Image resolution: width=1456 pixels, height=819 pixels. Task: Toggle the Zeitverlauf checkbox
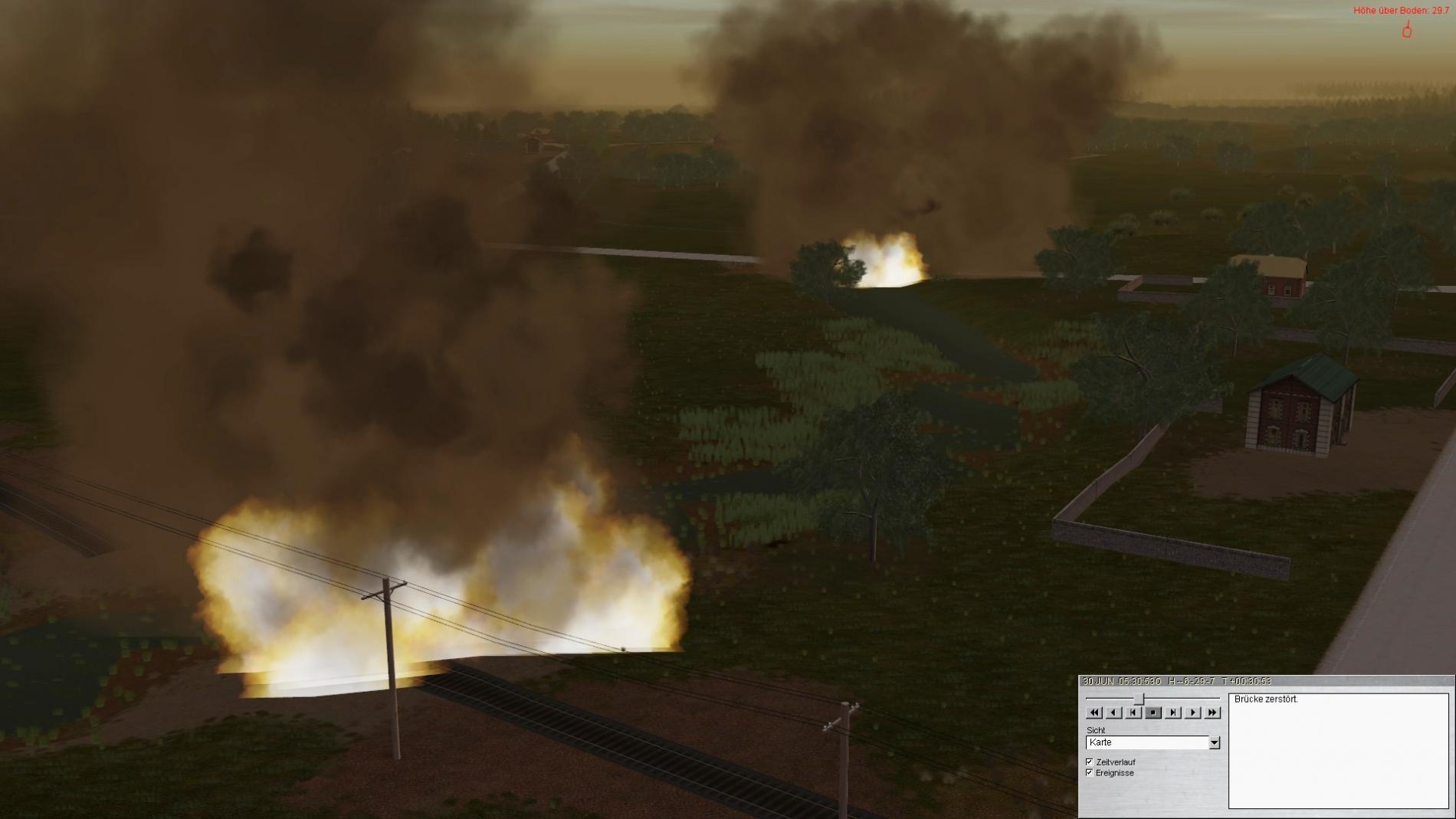click(x=1090, y=762)
